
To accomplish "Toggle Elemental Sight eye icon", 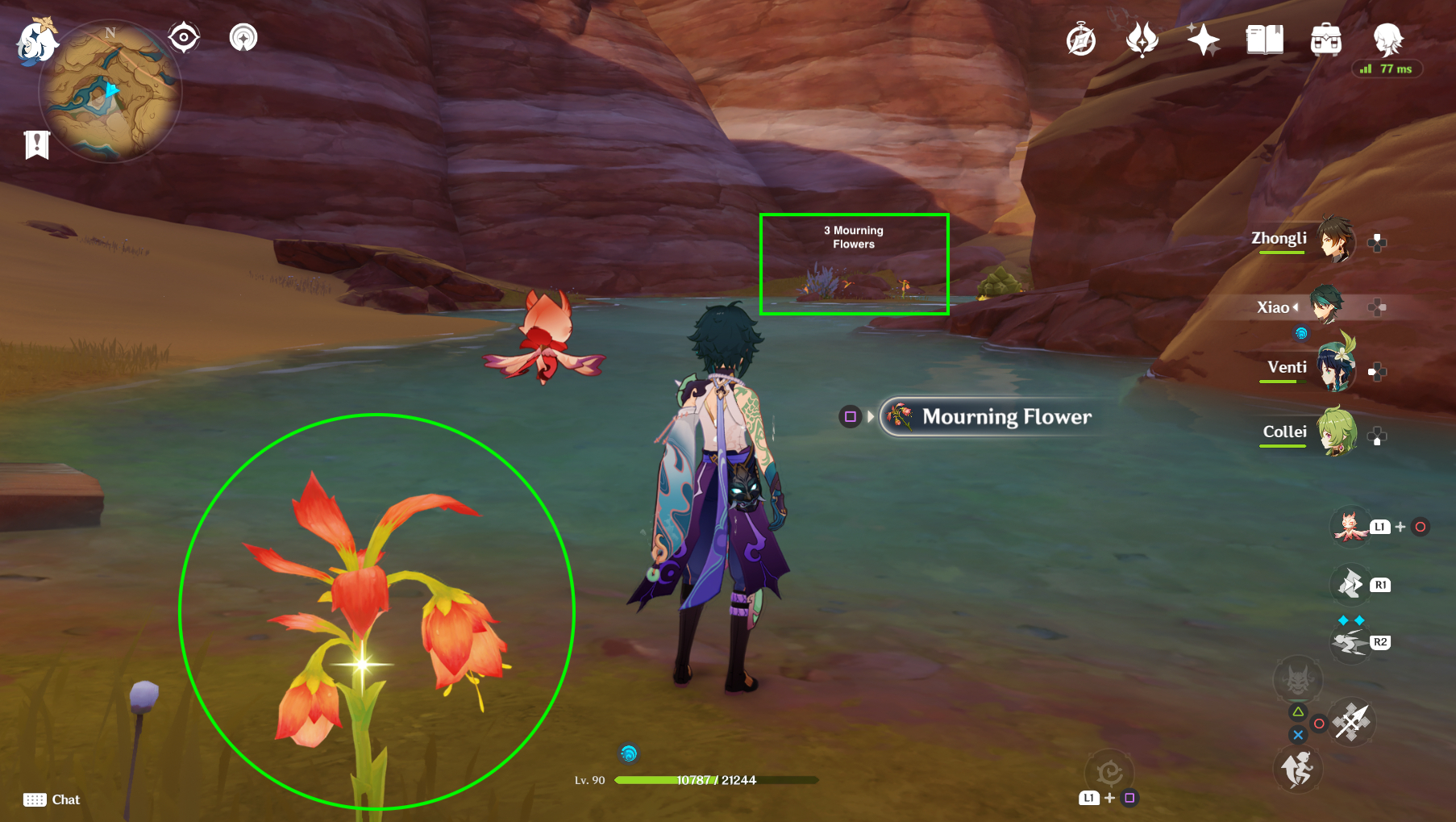I will 184,35.
